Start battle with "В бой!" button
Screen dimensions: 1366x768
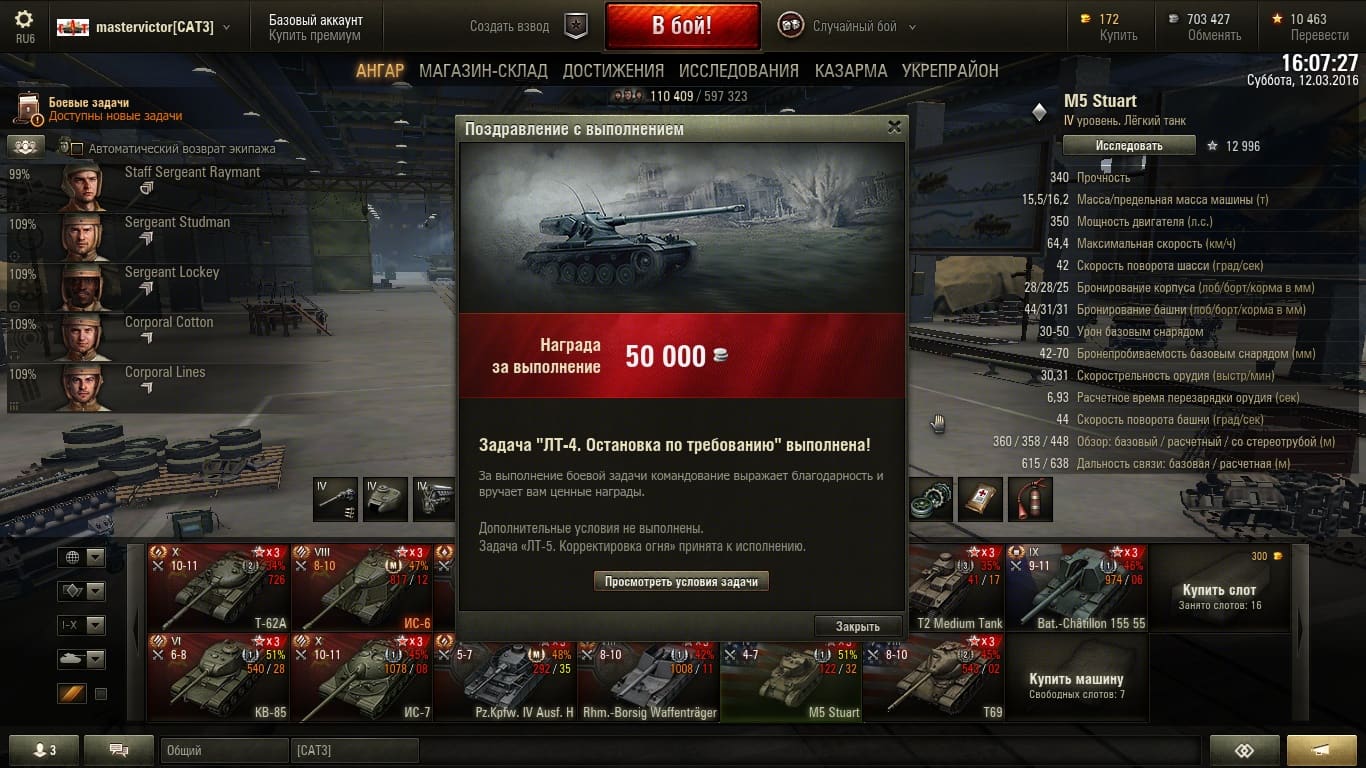point(682,26)
